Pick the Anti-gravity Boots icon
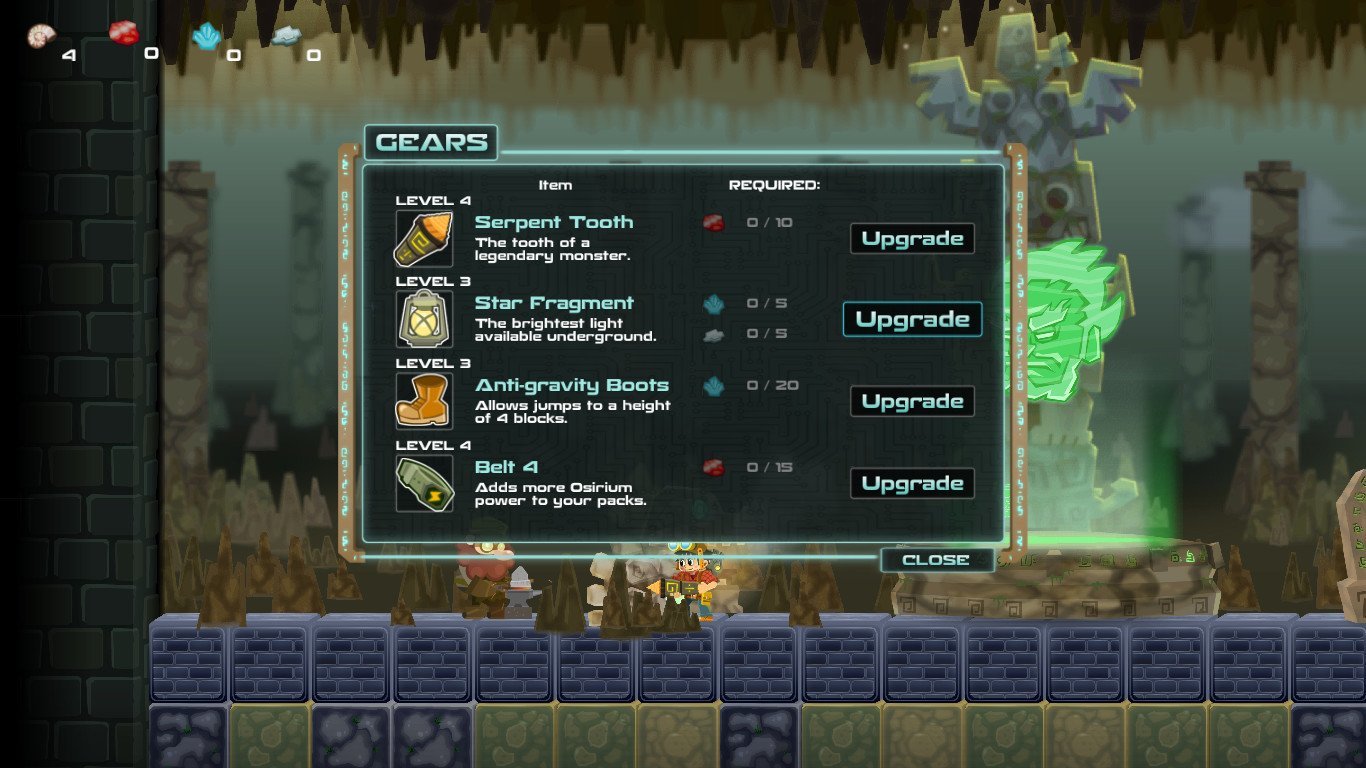1366x768 pixels. (424, 402)
